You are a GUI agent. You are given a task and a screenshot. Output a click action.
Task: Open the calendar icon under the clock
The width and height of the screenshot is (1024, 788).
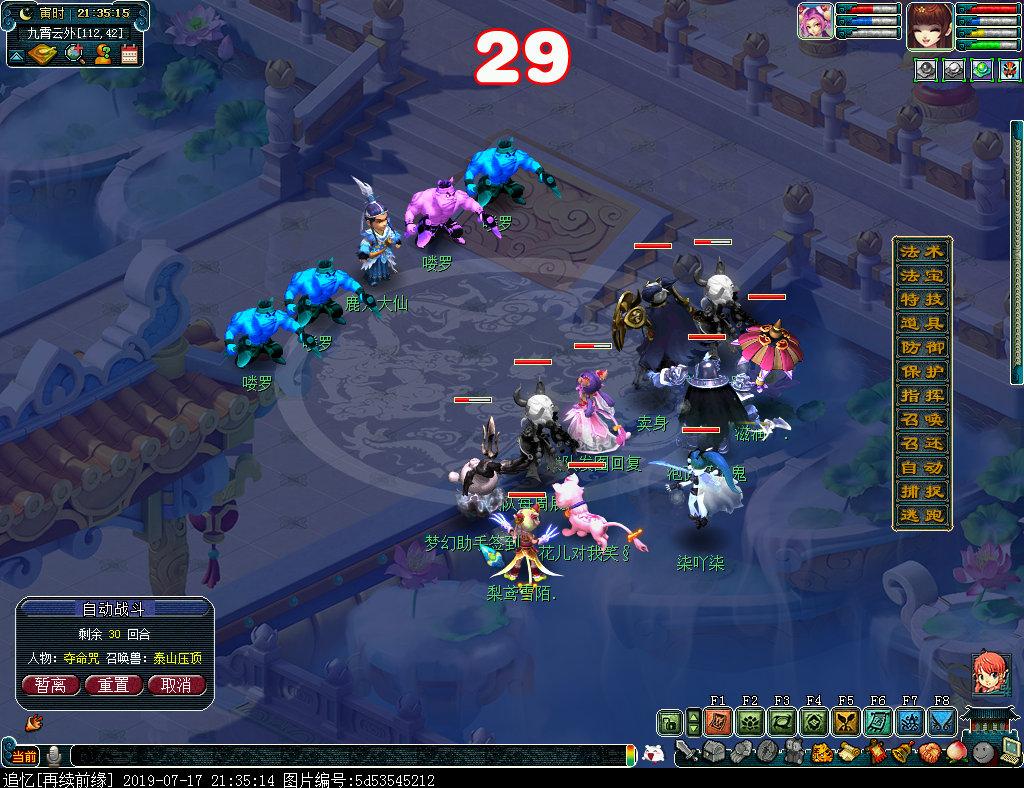click(x=130, y=54)
